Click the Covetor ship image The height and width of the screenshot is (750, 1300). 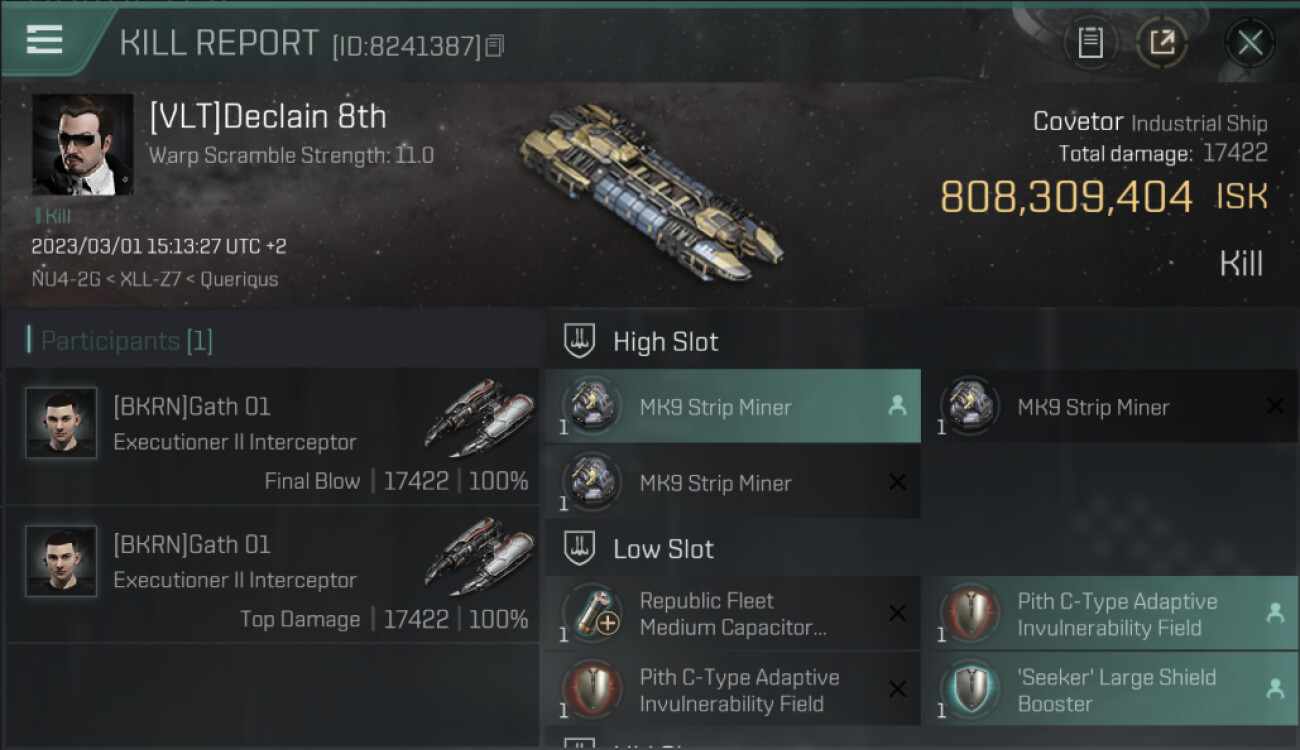[650, 192]
